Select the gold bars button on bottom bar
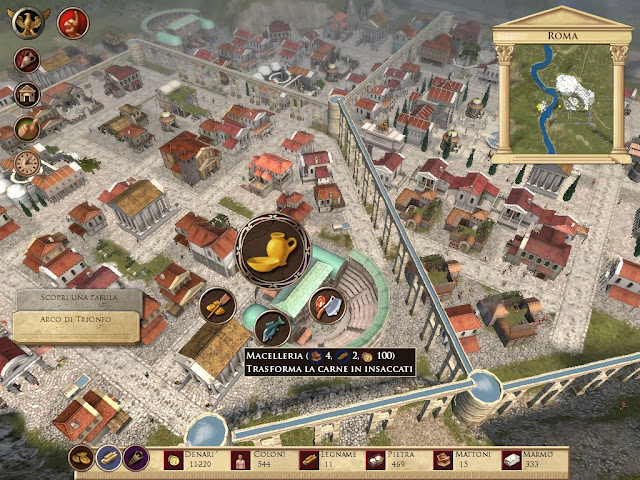 pyautogui.click(x=109, y=459)
